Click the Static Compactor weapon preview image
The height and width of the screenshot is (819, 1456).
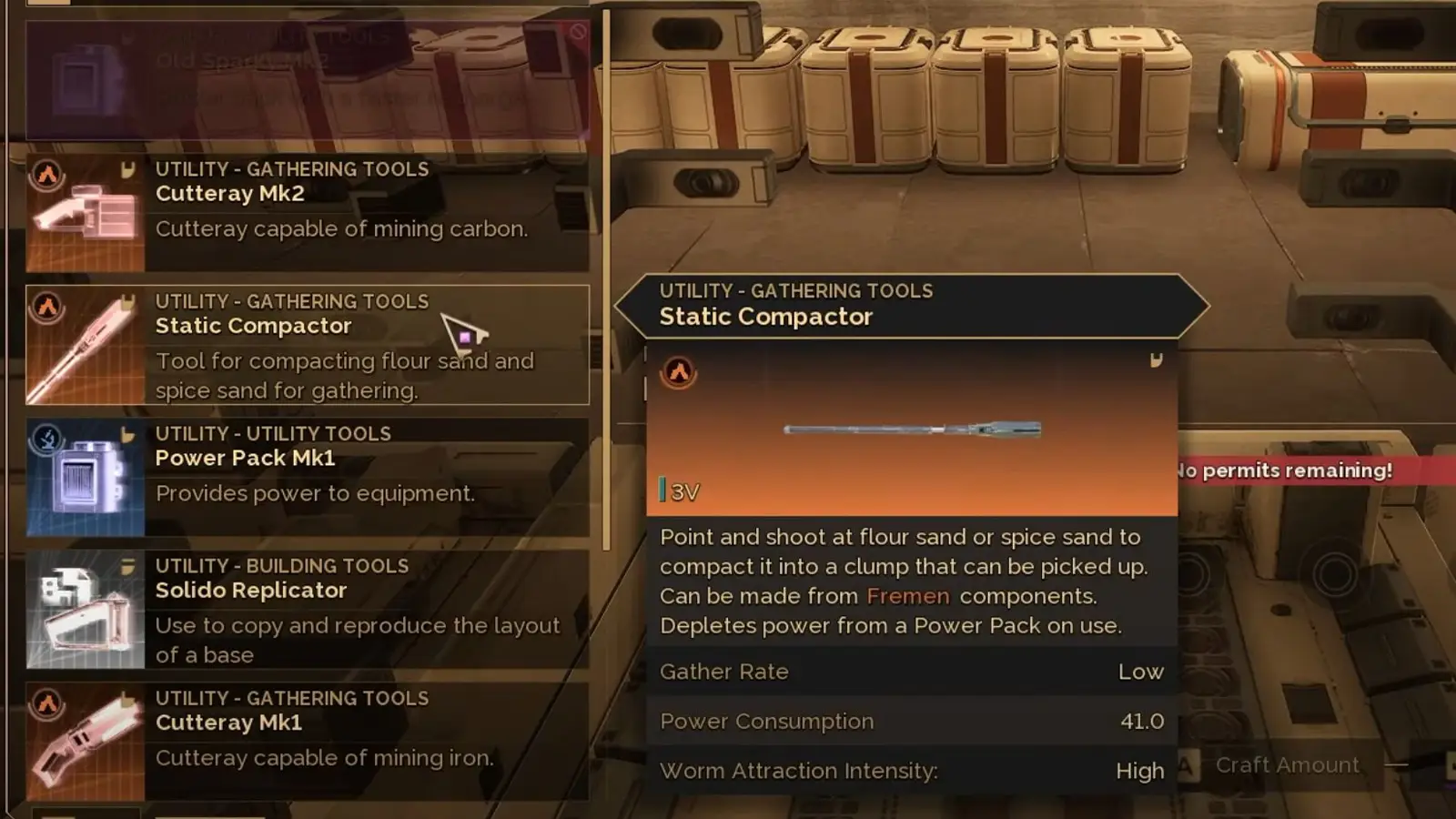[x=910, y=430]
